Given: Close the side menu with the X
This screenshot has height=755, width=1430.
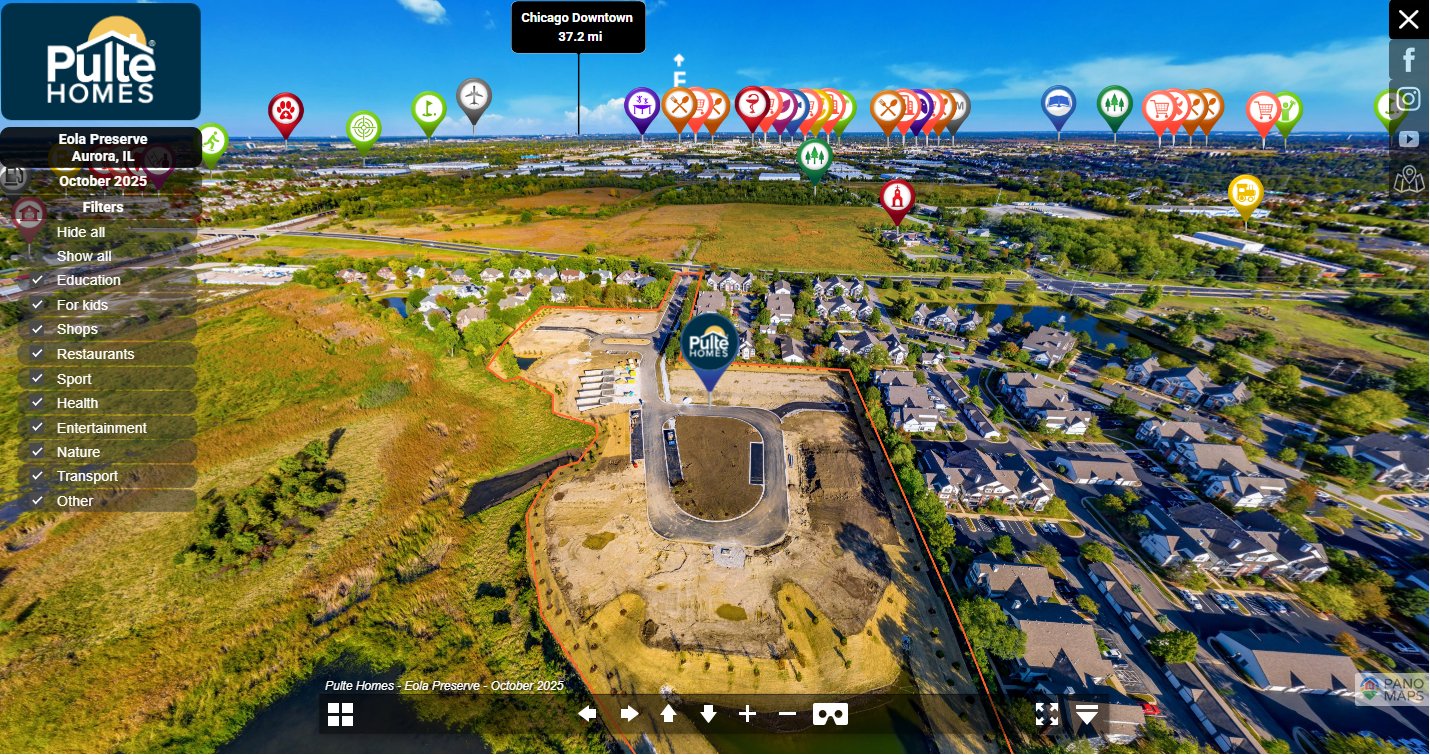Looking at the screenshot, I should (1408, 19).
